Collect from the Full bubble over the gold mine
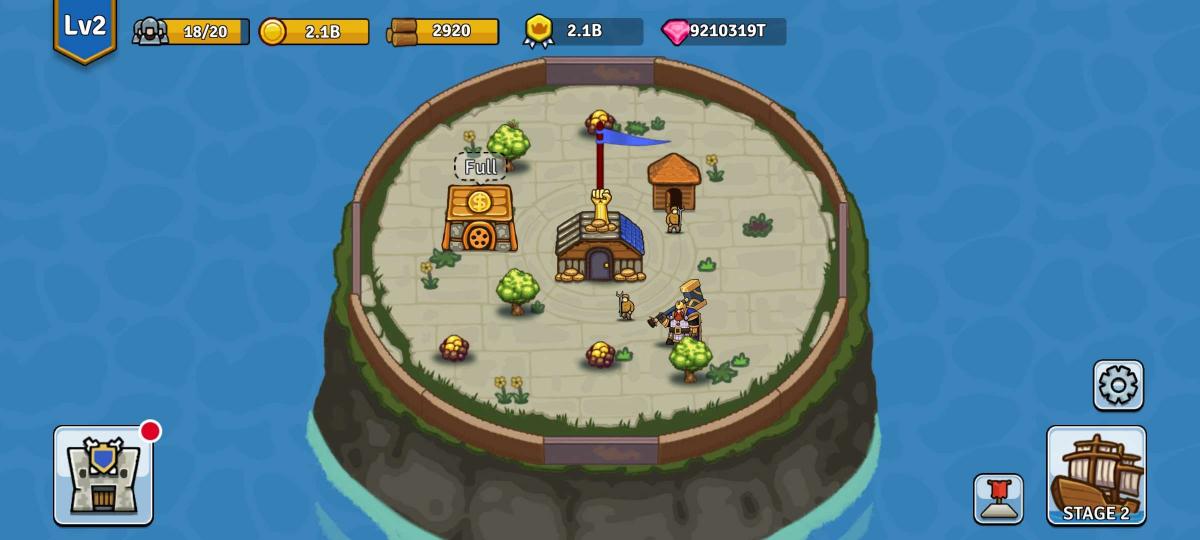The width and height of the screenshot is (1200, 540). (480, 167)
